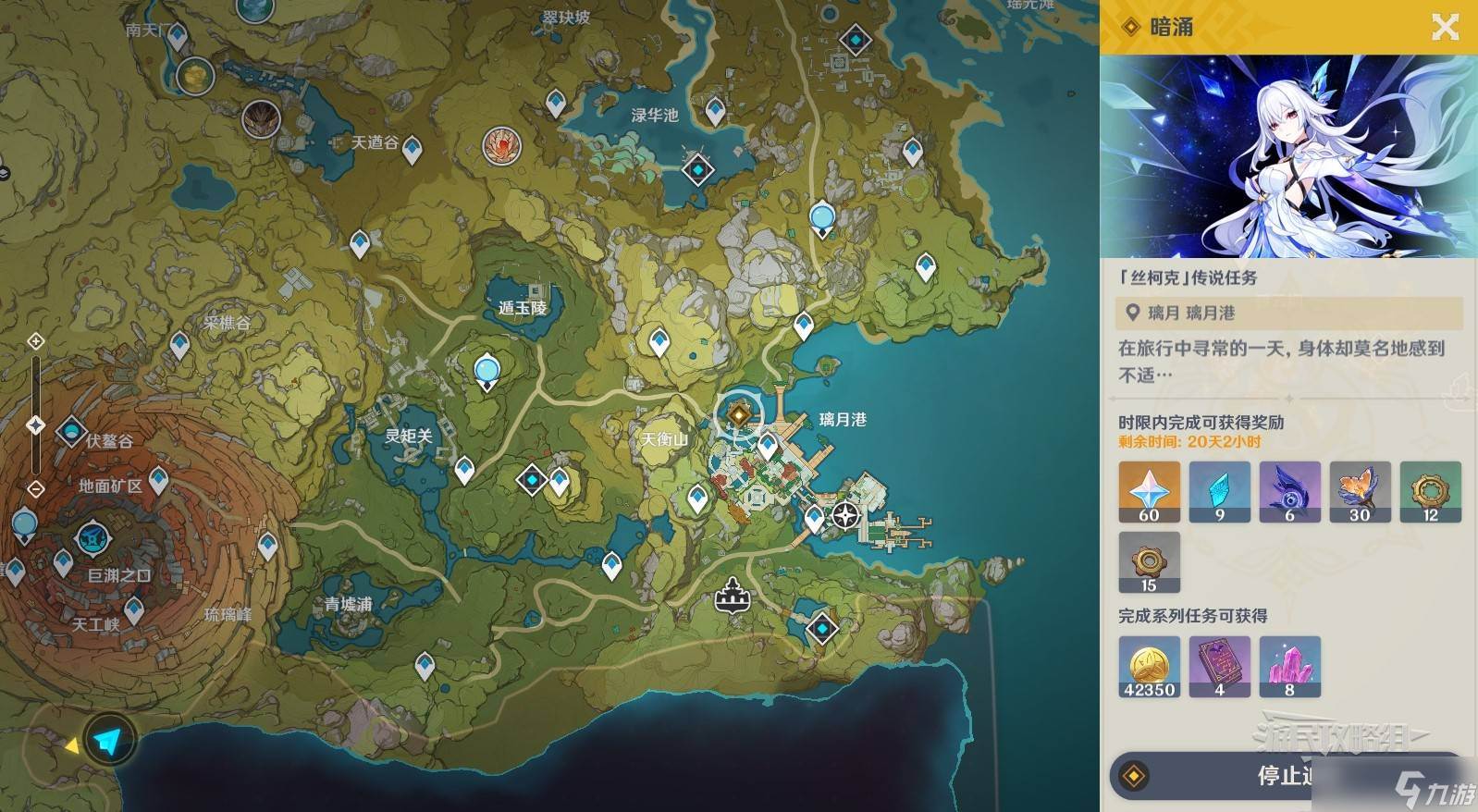1478x812 pixels.
Task: Select the compass star marker in 璃月港
Action: pyautogui.click(x=845, y=516)
